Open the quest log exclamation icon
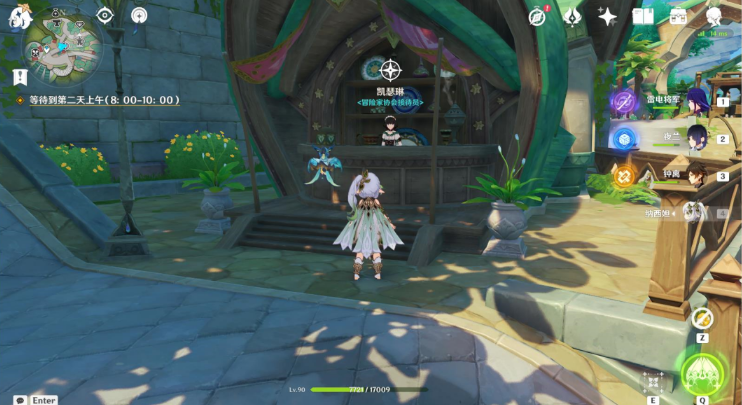Image resolution: width=742 pixels, height=405 pixels. point(20,77)
